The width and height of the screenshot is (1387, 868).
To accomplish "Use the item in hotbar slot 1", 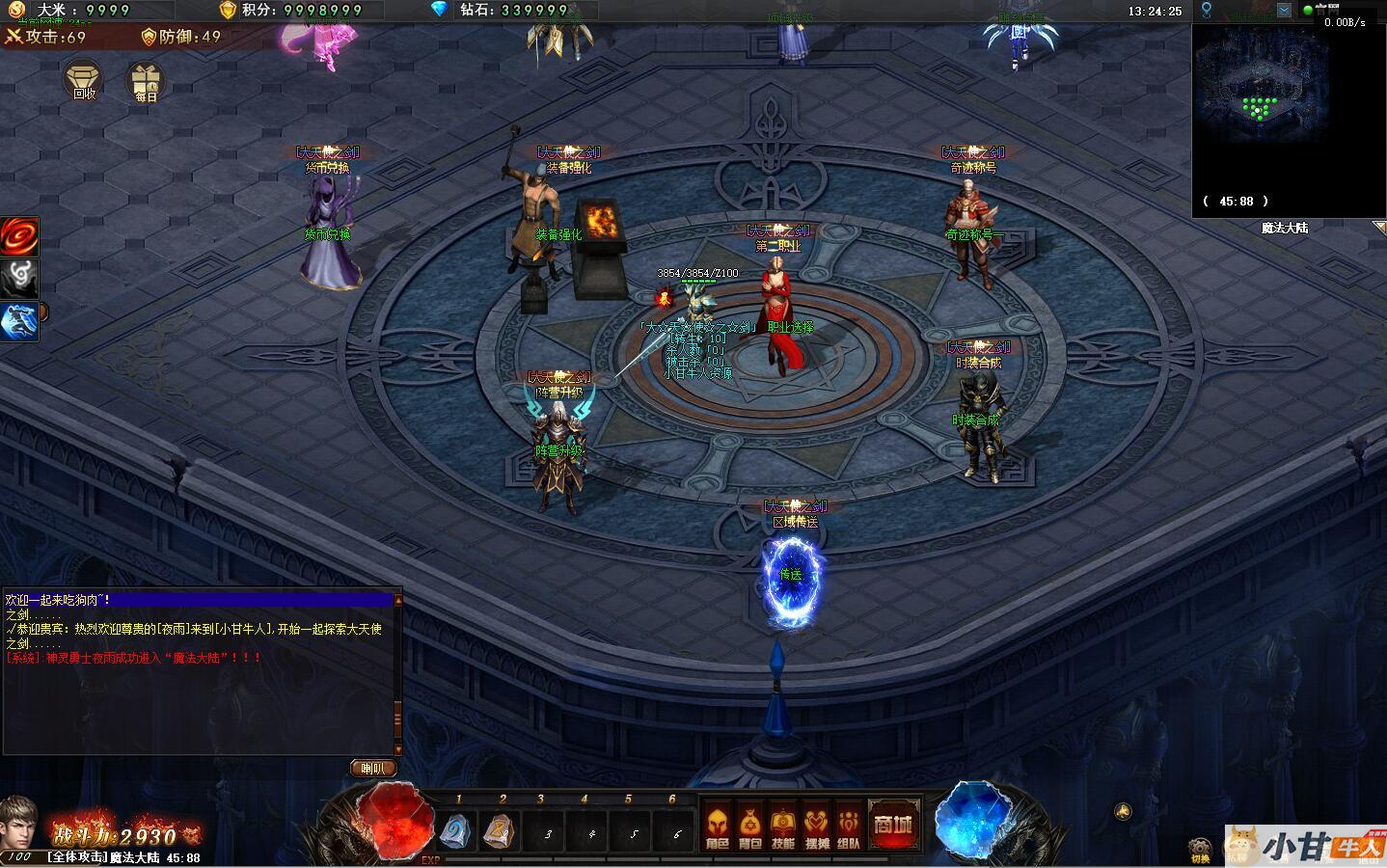I will pos(455,830).
